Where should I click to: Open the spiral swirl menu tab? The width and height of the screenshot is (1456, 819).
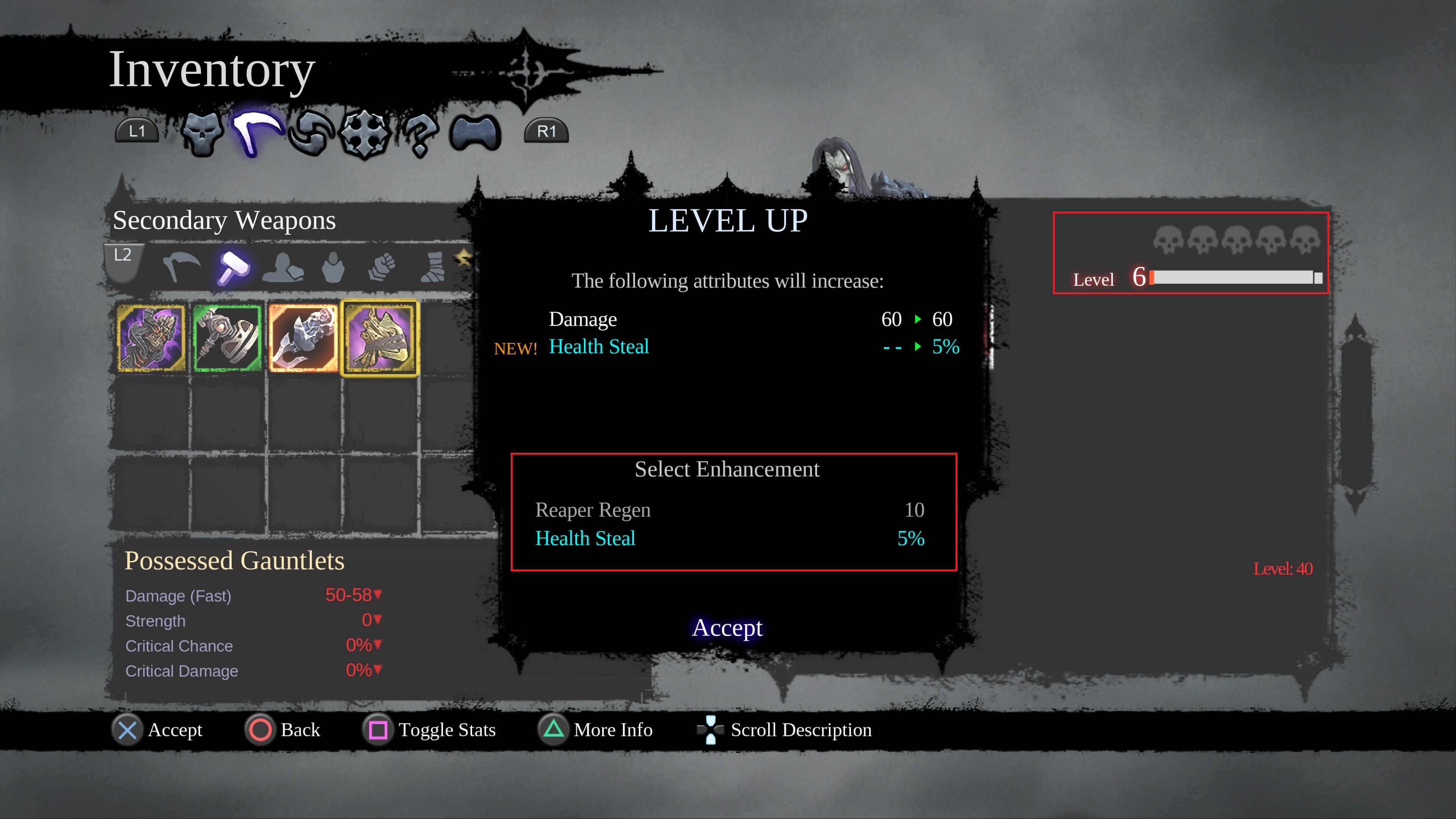click(x=310, y=133)
